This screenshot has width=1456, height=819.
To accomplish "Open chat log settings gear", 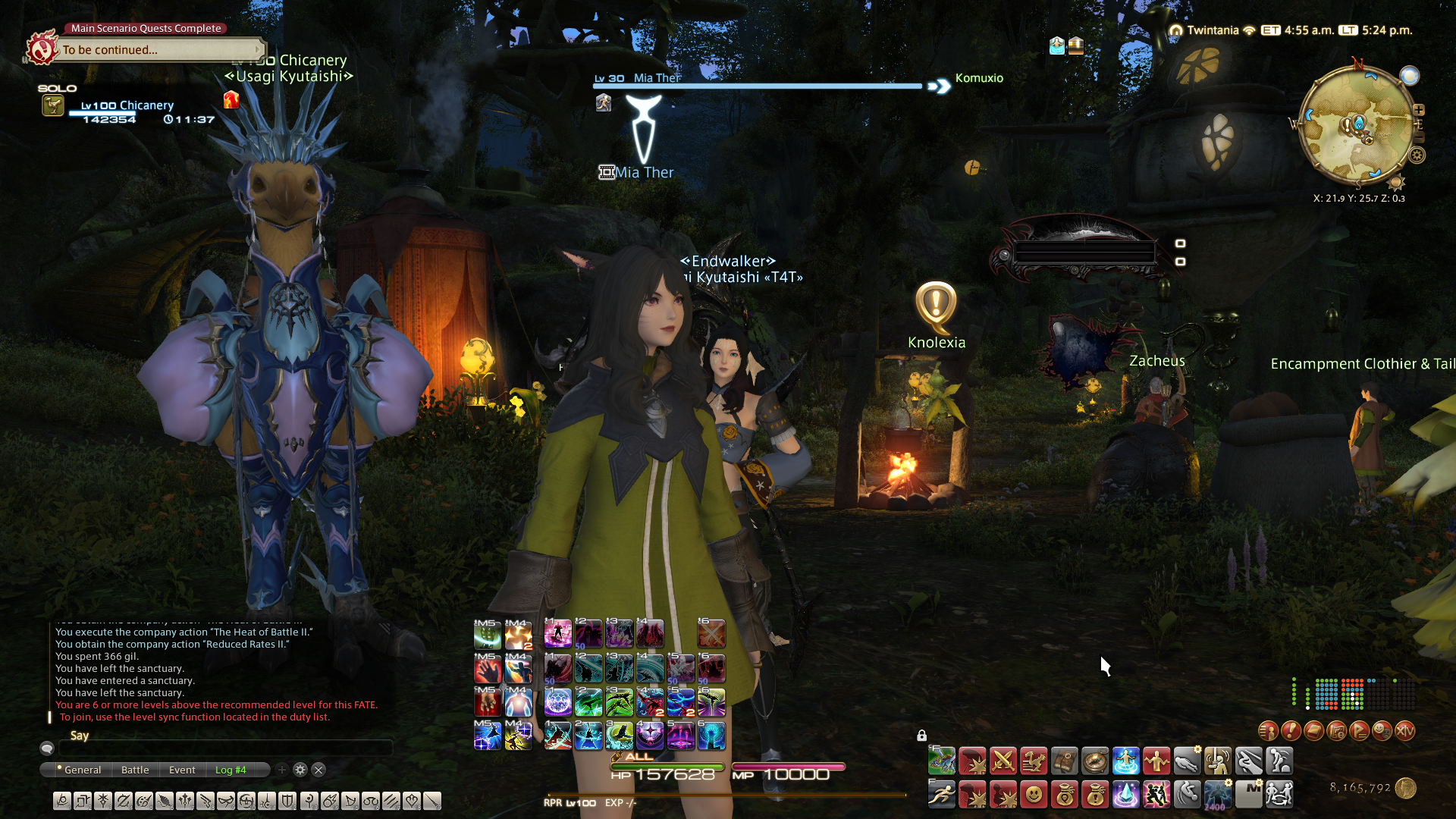I will click(300, 770).
